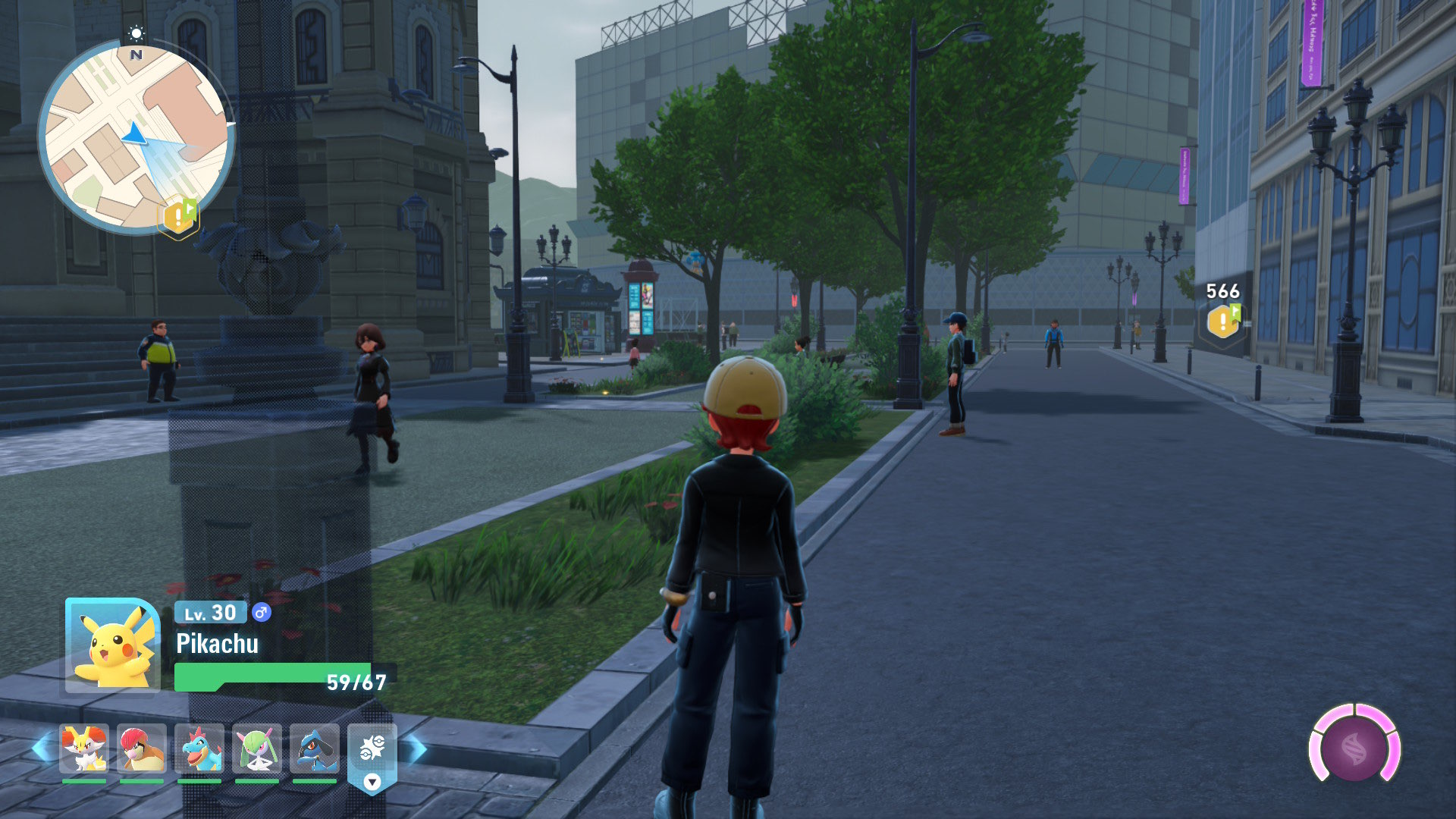
Task: Select the quest marker on the minimap edge
Action: [178, 217]
